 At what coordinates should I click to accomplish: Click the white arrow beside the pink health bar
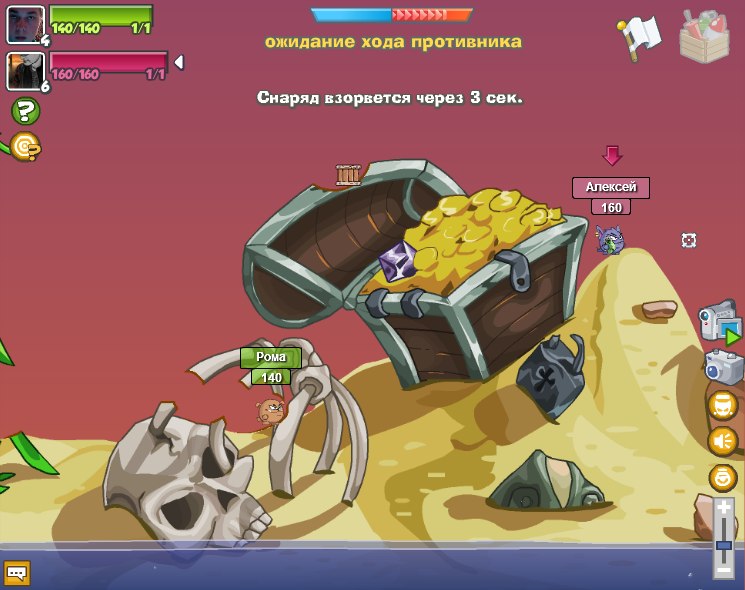(178, 62)
